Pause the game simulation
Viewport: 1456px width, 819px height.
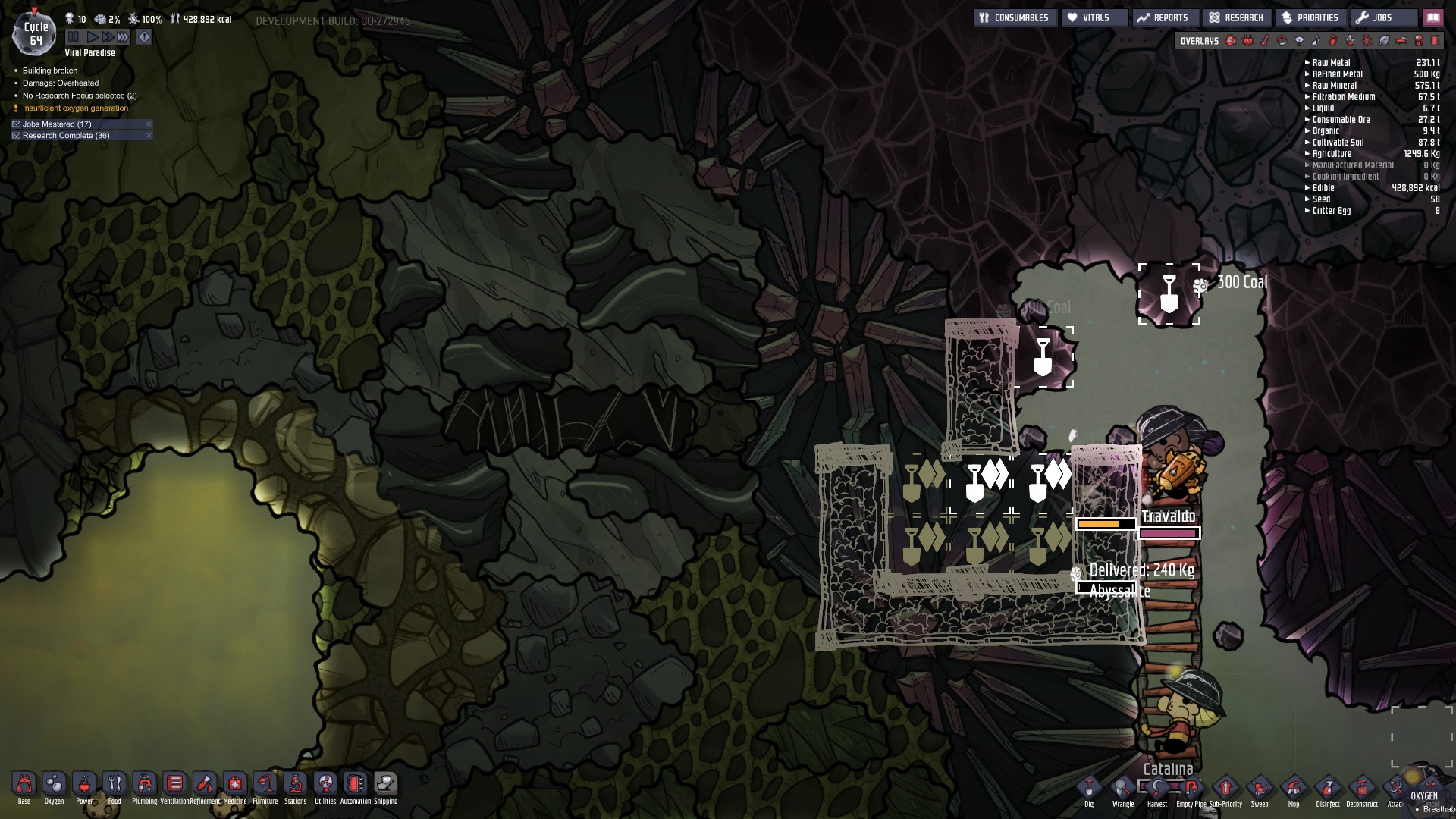[x=74, y=37]
